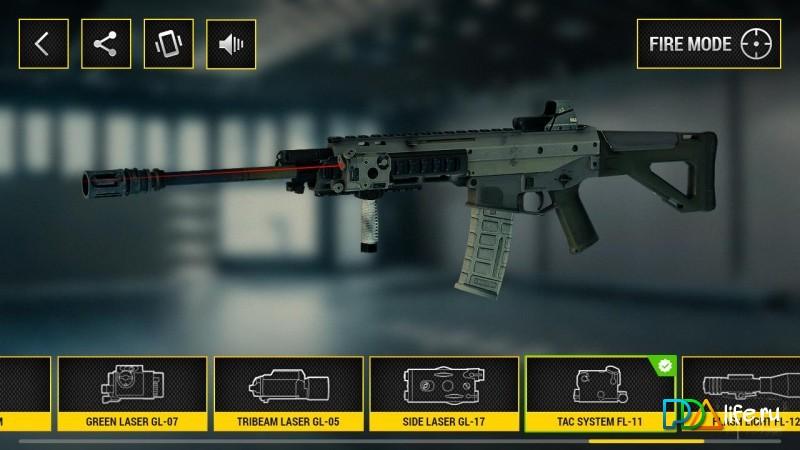
Task: Toggle the phone vibration button
Action: point(167,44)
